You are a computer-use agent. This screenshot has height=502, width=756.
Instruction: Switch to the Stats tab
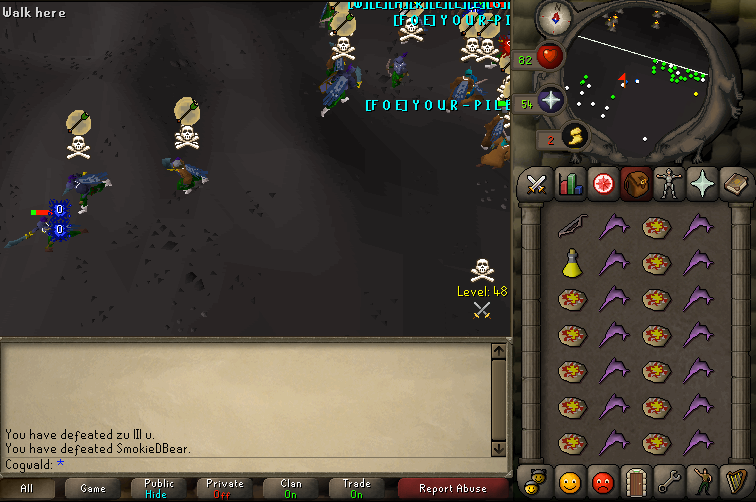(x=570, y=184)
